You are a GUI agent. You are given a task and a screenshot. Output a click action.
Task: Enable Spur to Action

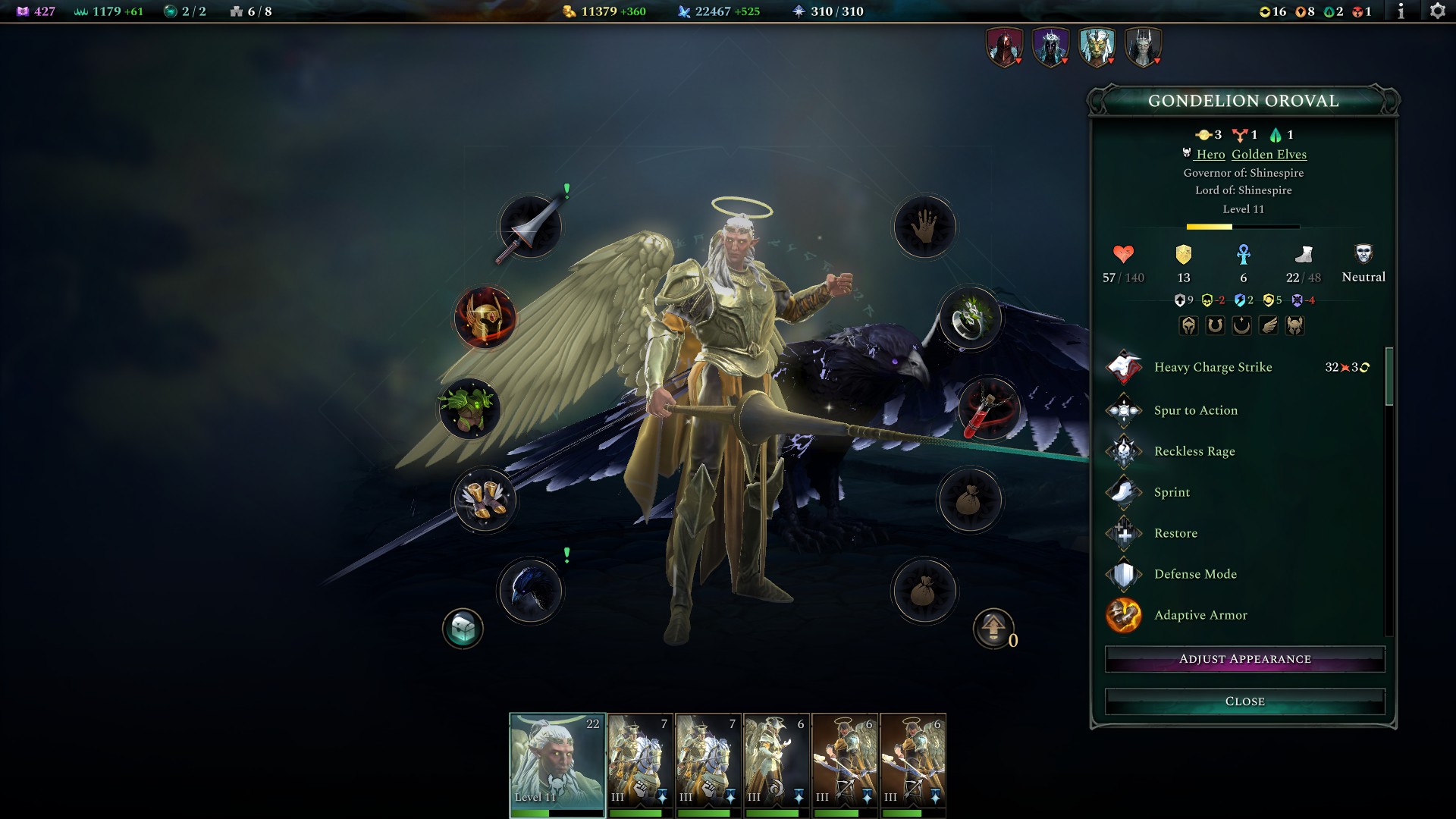coord(1125,409)
